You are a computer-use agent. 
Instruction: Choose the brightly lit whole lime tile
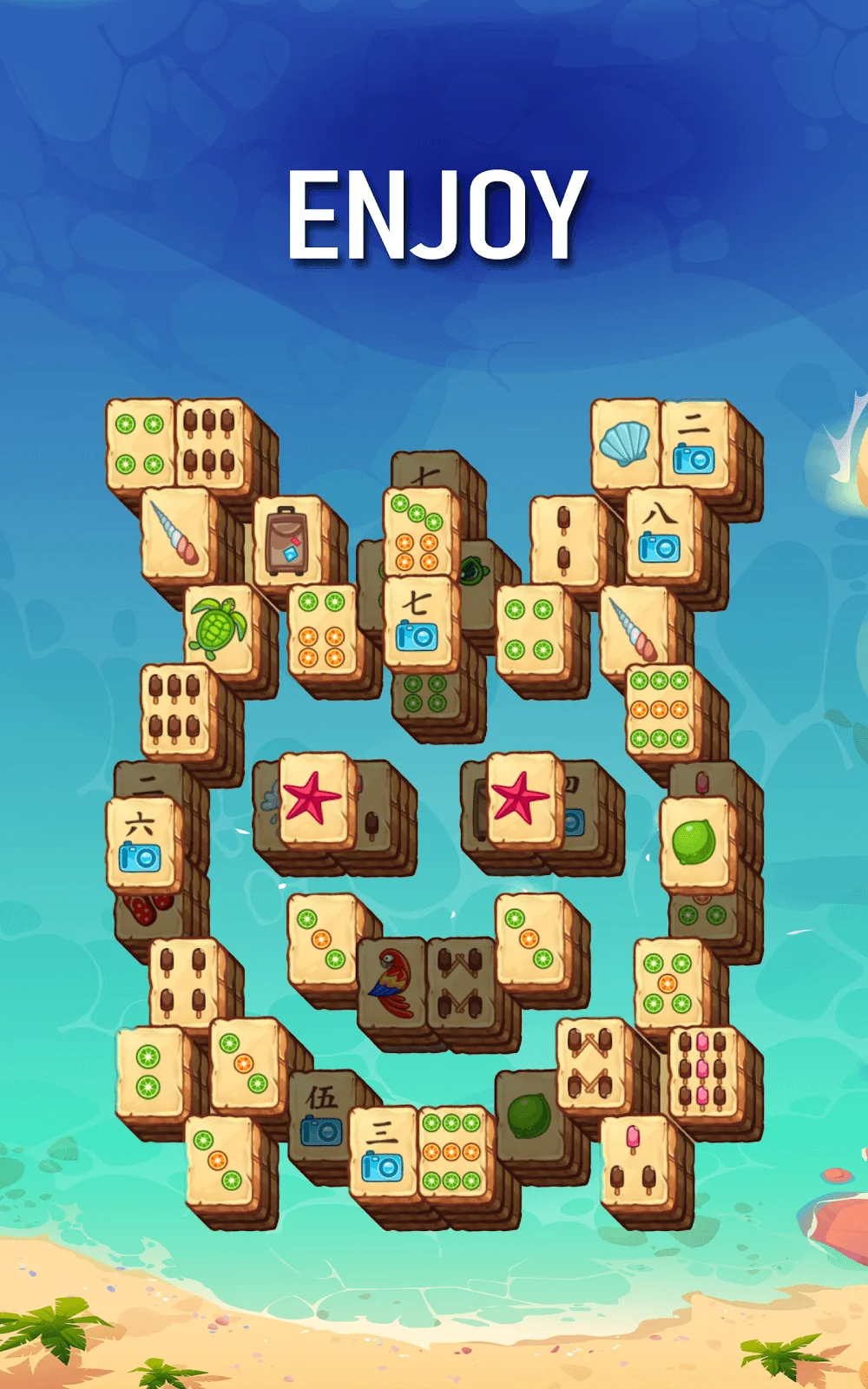point(694,842)
